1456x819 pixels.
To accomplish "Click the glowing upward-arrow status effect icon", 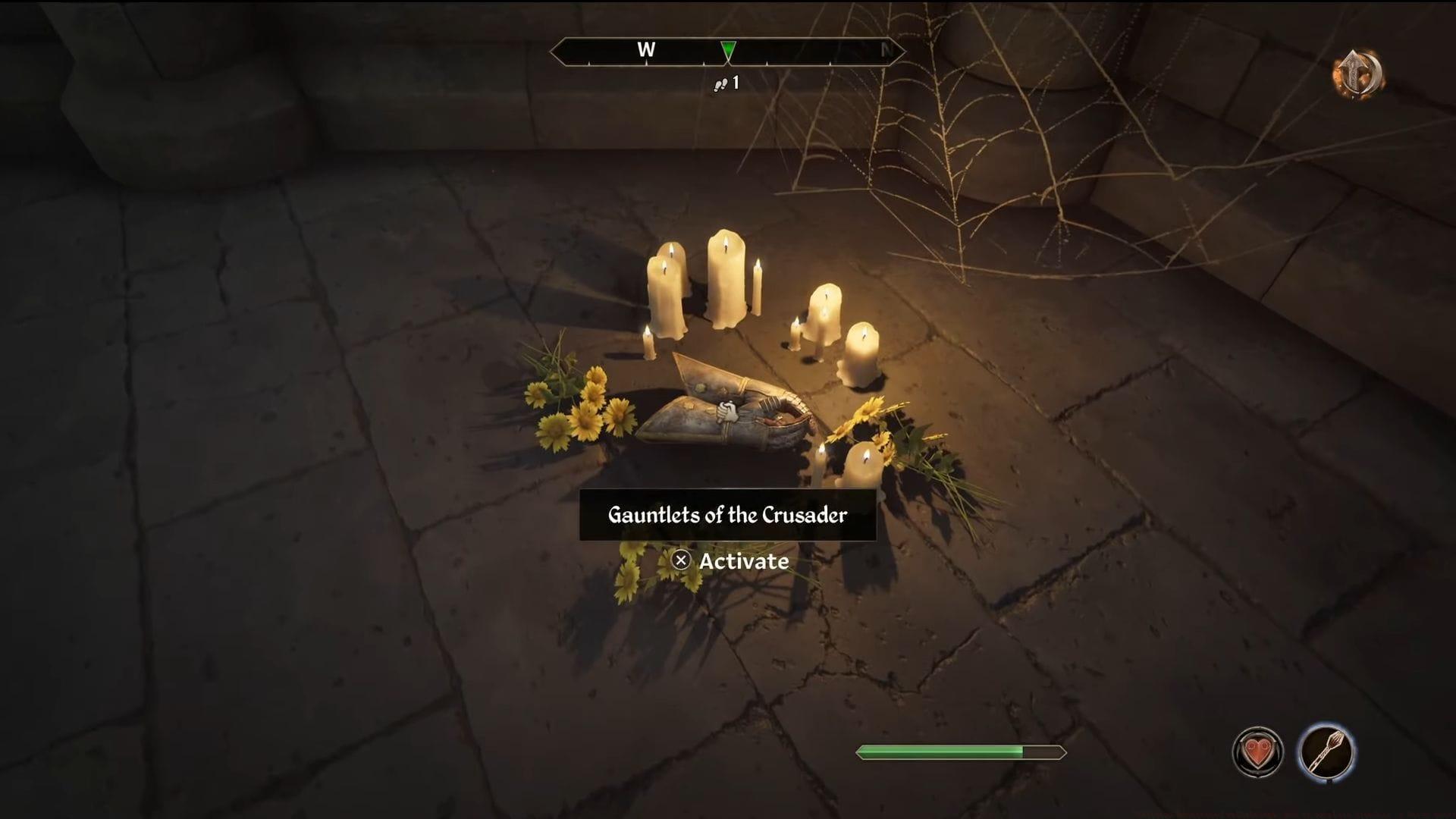I will click(x=1357, y=74).
